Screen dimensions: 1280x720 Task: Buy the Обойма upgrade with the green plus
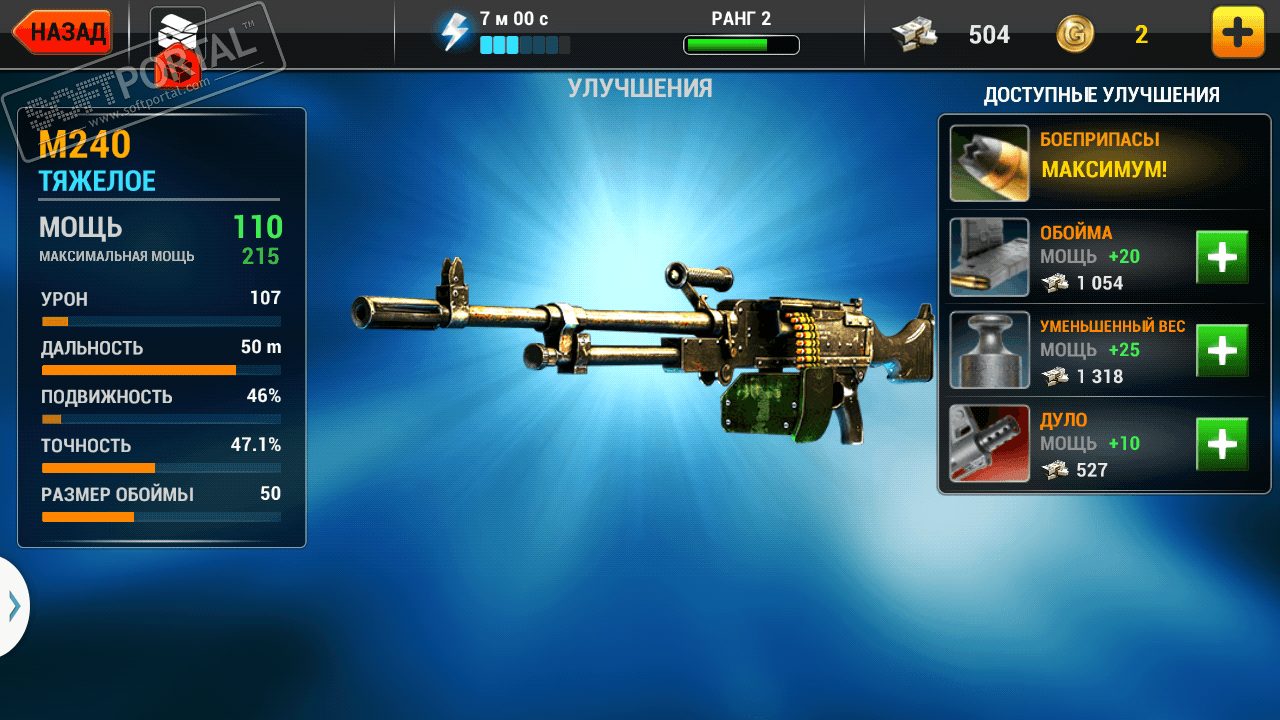tap(1222, 257)
